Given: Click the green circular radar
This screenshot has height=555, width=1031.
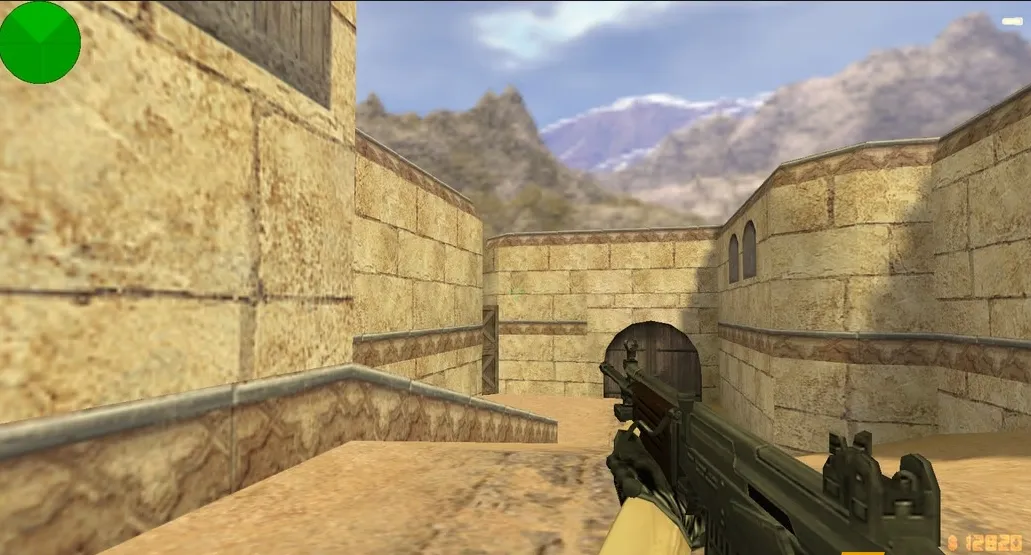Looking at the screenshot, I should click(x=40, y=42).
